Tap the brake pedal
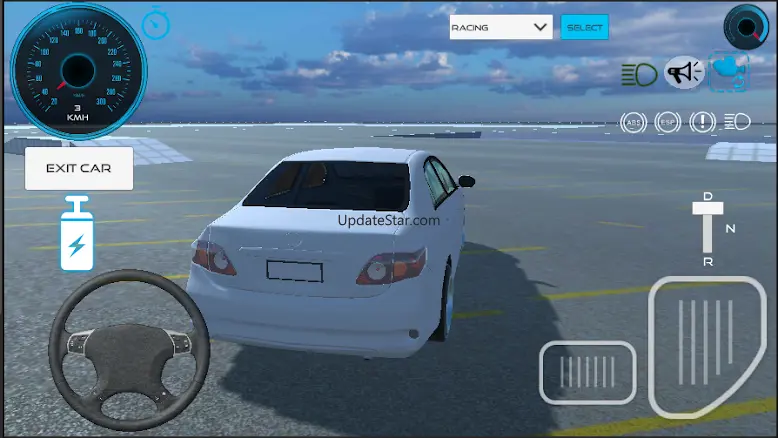Viewport: 778px width, 438px height. click(588, 372)
